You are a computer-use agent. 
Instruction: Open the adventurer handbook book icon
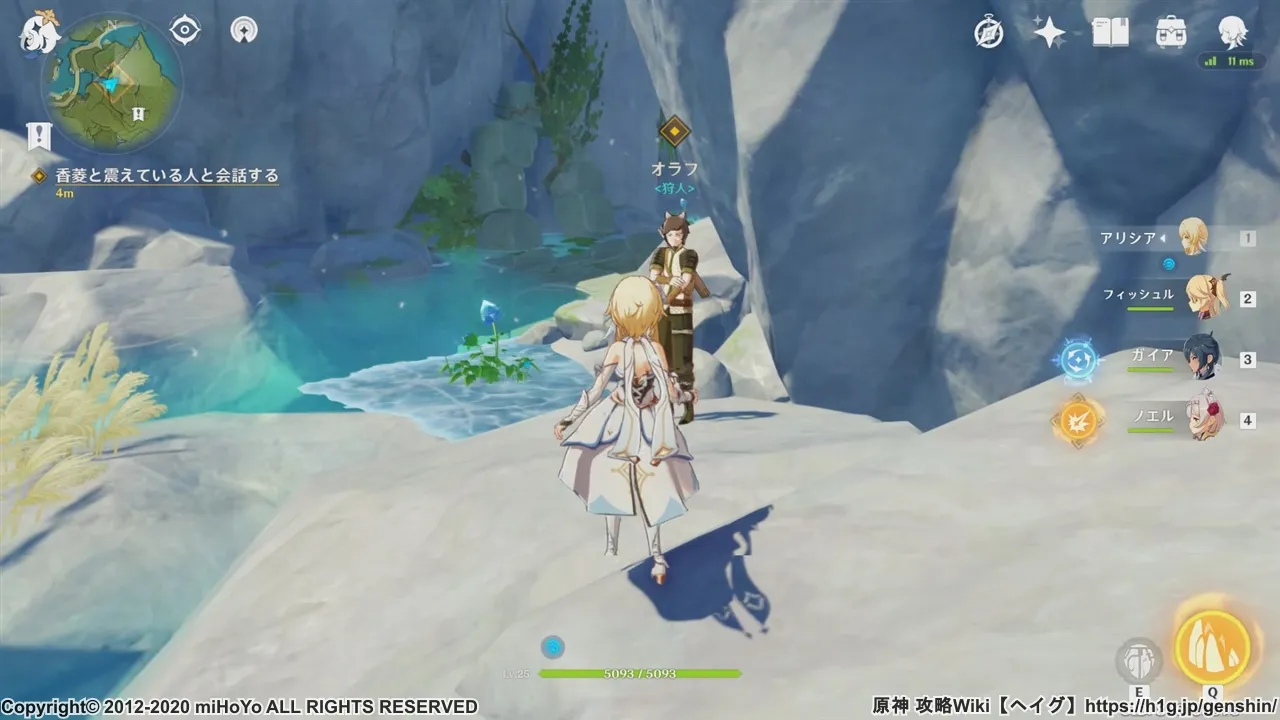coord(1110,33)
